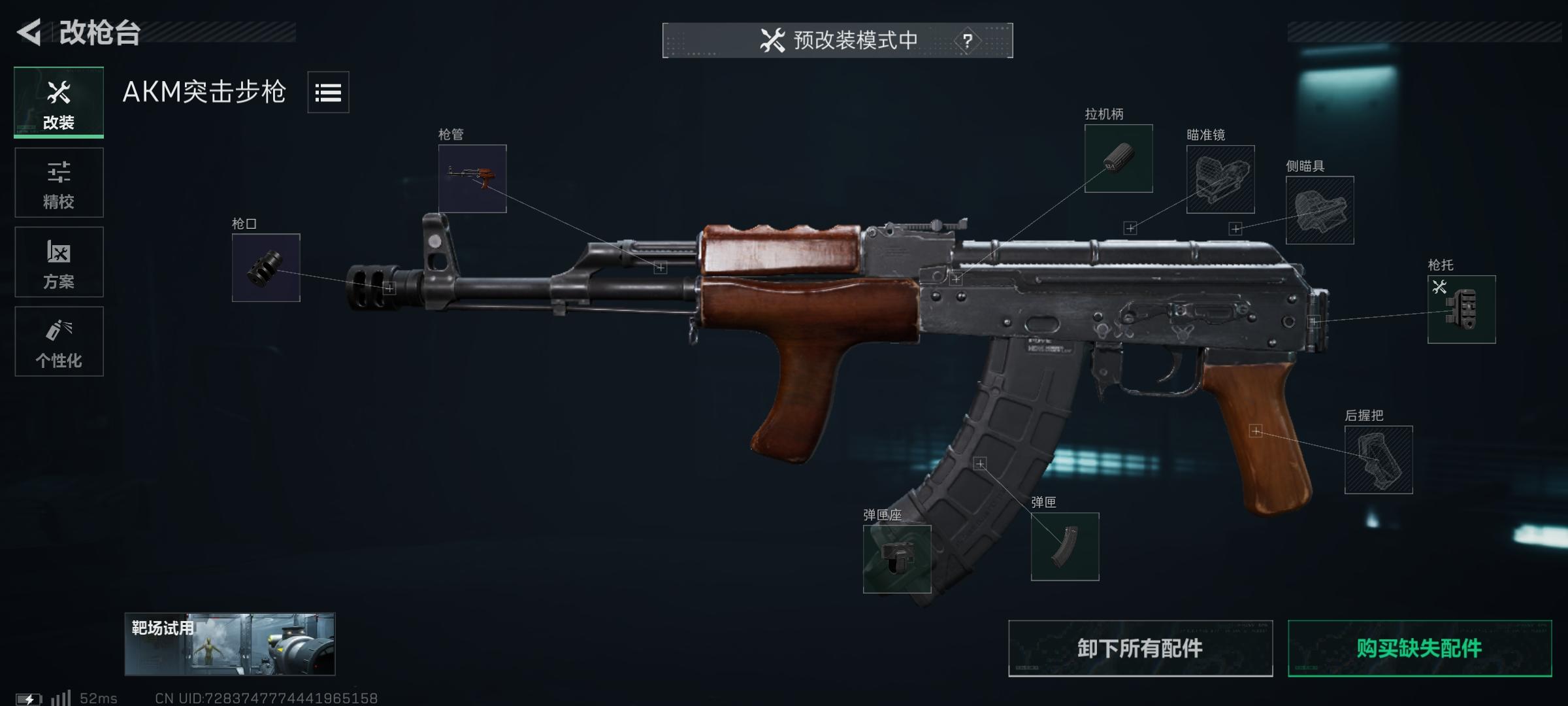The height and width of the screenshot is (706, 1568).
Task: Open the scope (瞄准镜) attachment slot
Action: tap(1220, 180)
